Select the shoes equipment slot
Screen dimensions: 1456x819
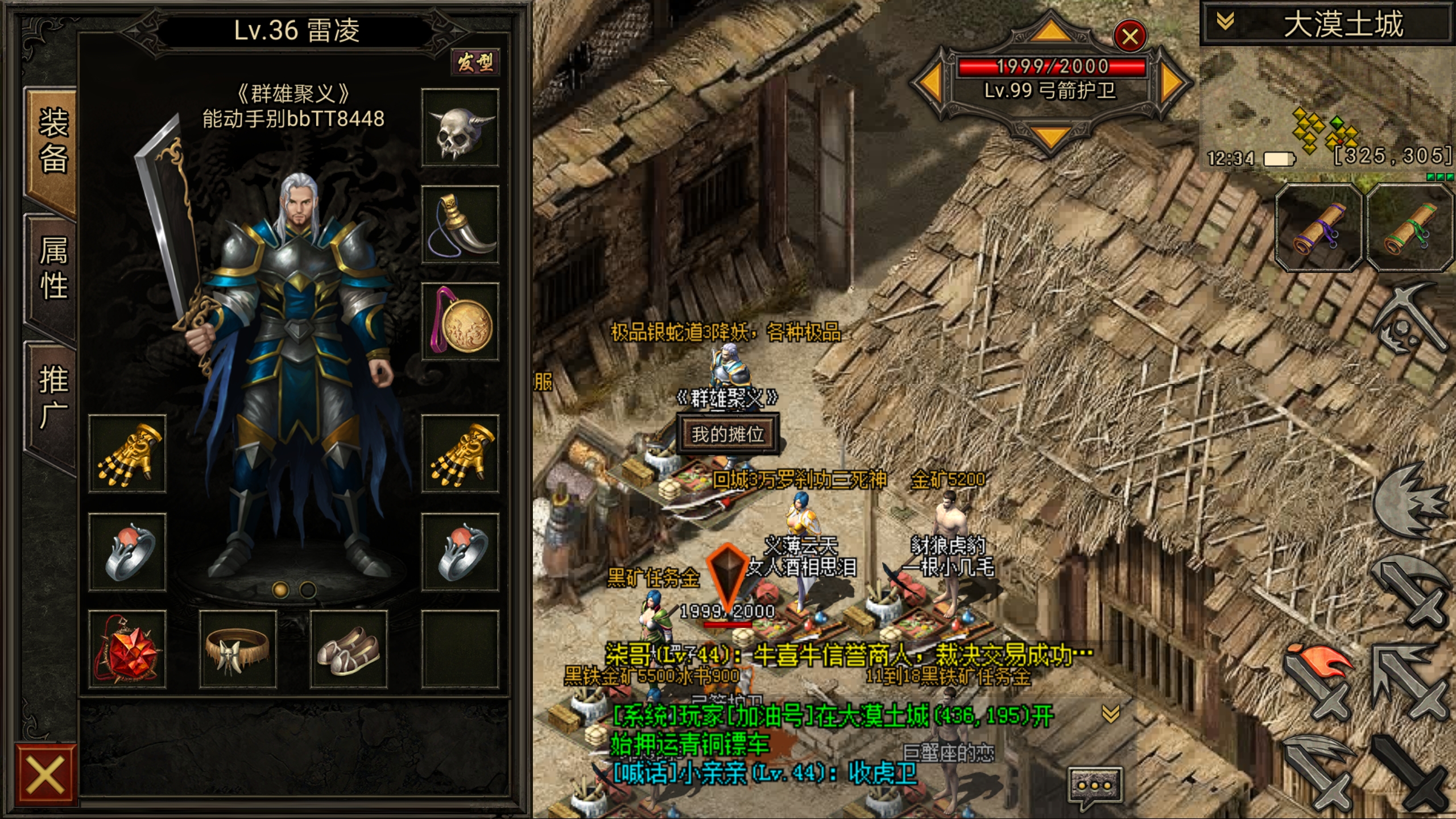point(349,650)
